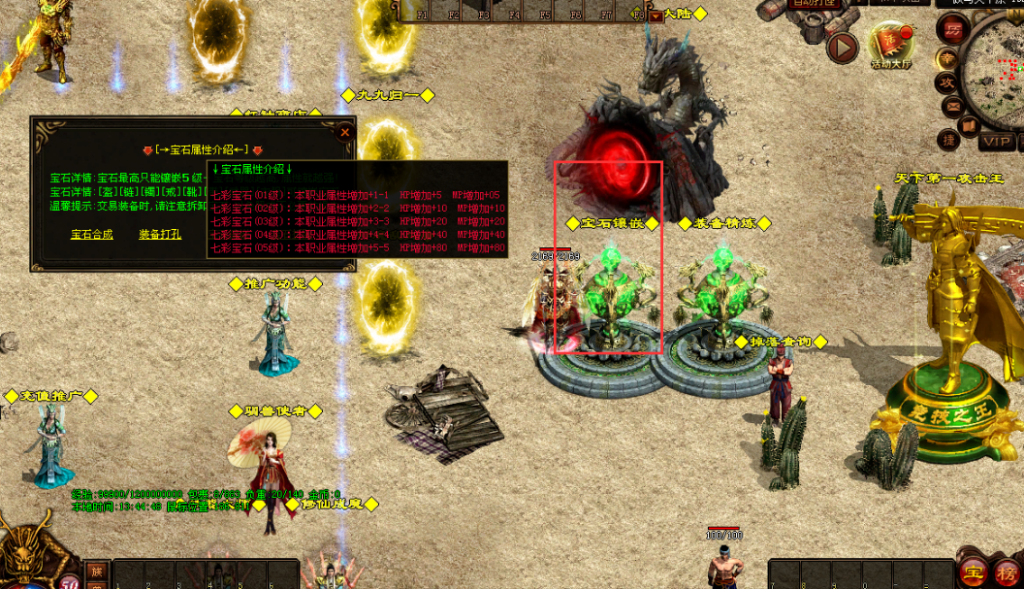Click the 族 button by the dragon orb
Screen dimensions: 1024x589
(x=96, y=570)
